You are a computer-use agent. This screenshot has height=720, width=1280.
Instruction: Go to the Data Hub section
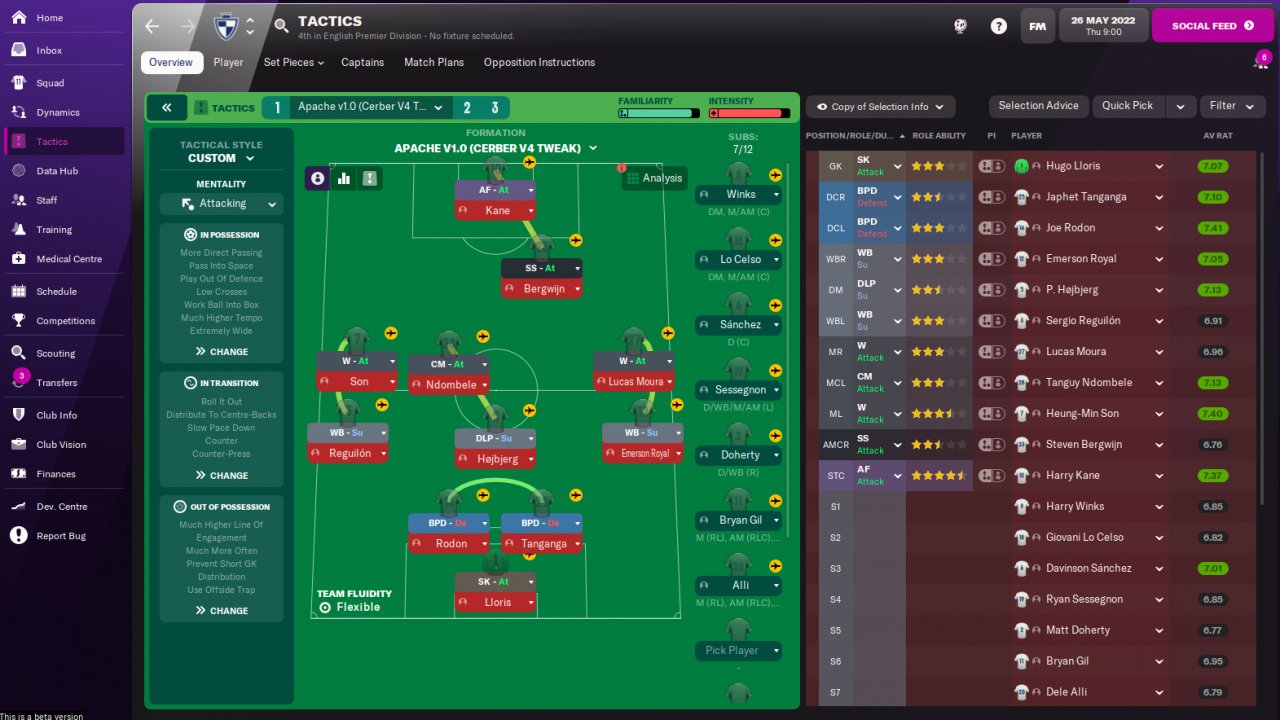57,171
